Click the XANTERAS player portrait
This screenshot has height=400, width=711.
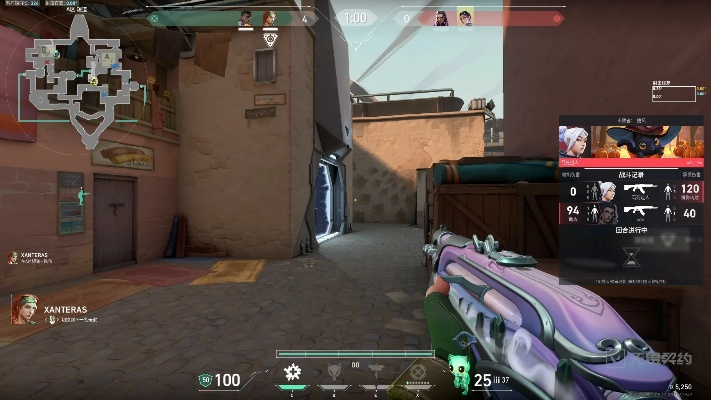[25, 310]
